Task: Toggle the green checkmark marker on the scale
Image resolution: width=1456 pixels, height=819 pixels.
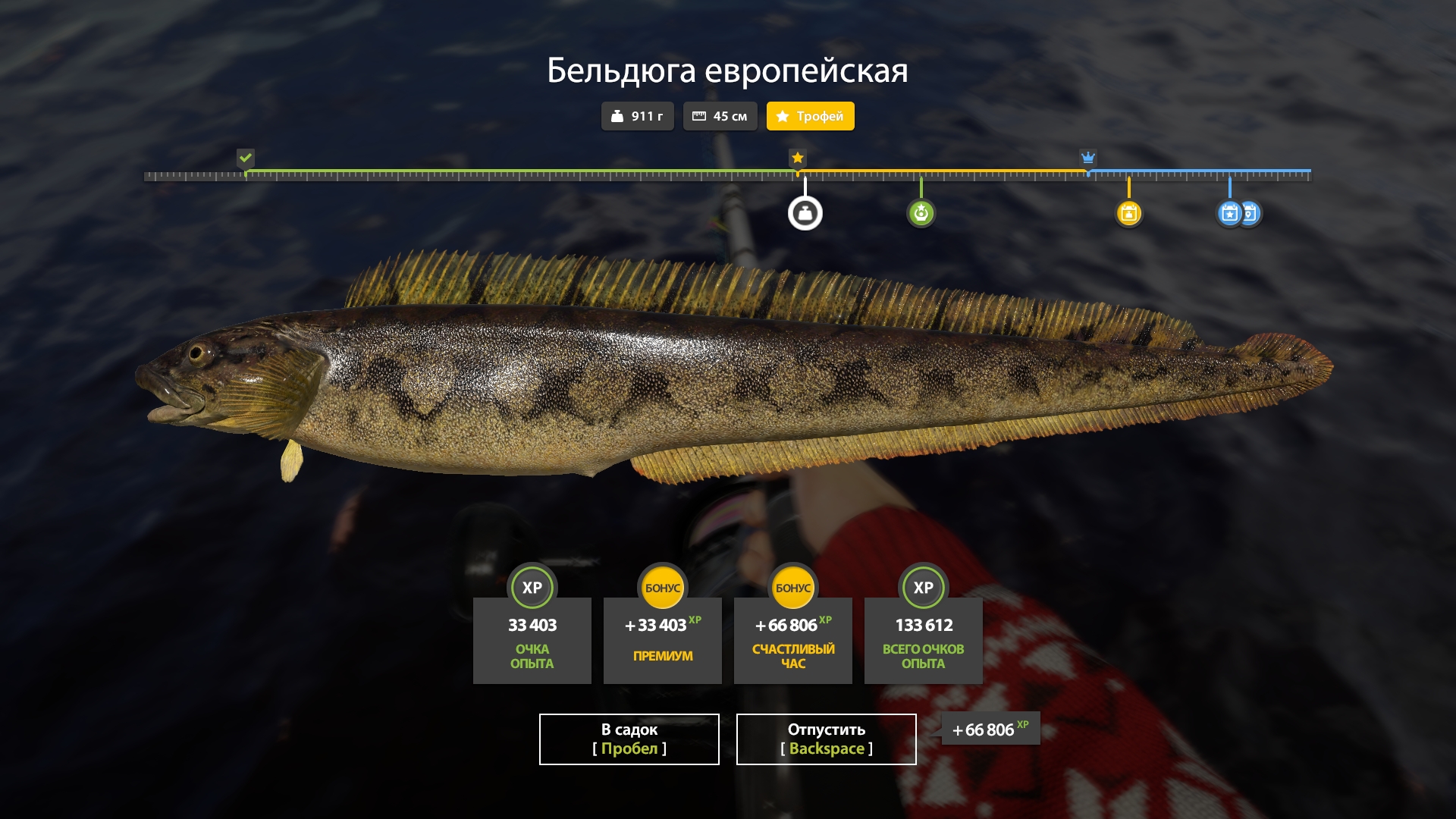Action: 245,158
